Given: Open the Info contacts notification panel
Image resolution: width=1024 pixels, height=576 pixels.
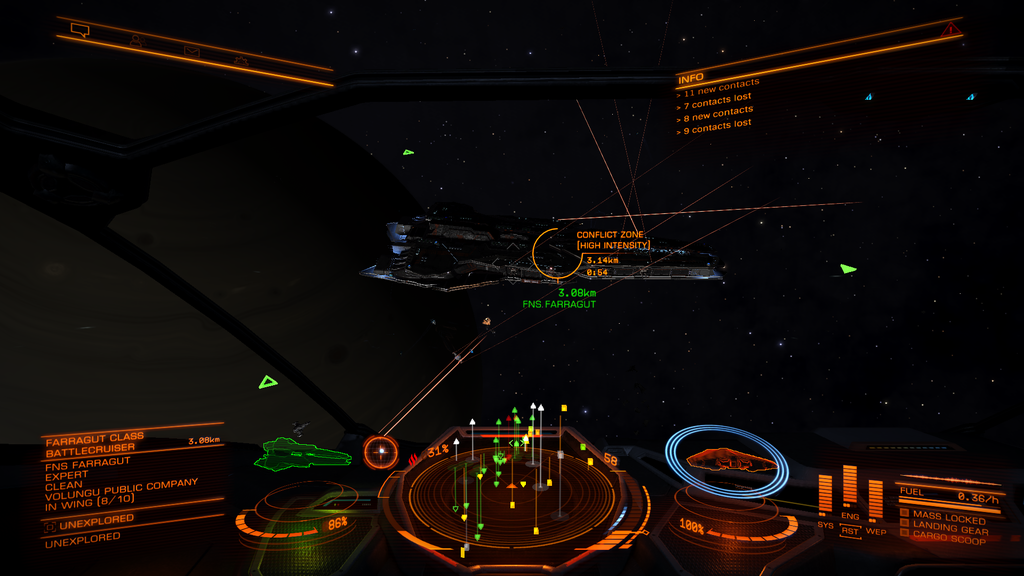Looking at the screenshot, I should click(x=718, y=103).
